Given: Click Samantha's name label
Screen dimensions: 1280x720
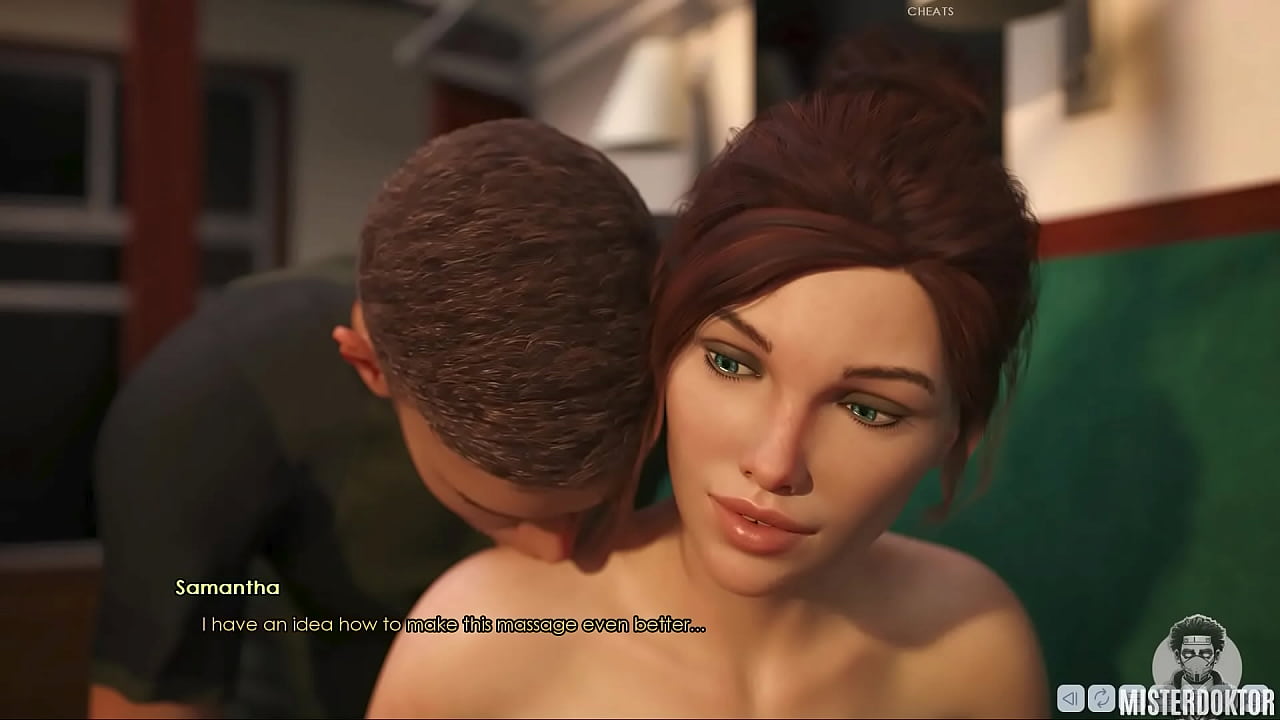Looking at the screenshot, I should (x=227, y=587).
